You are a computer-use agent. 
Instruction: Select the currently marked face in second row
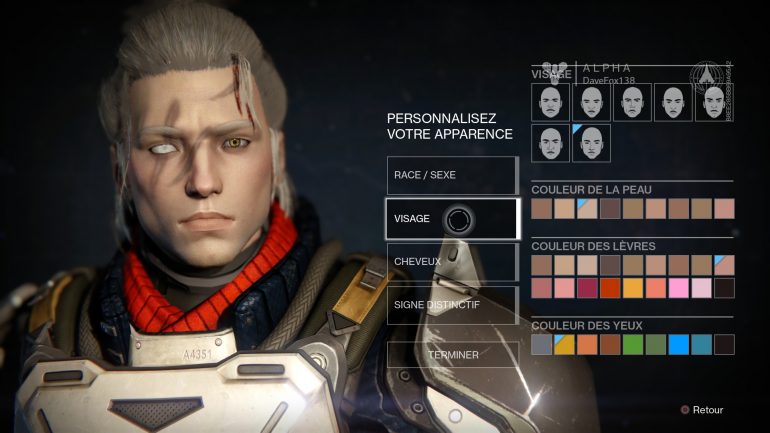click(591, 143)
